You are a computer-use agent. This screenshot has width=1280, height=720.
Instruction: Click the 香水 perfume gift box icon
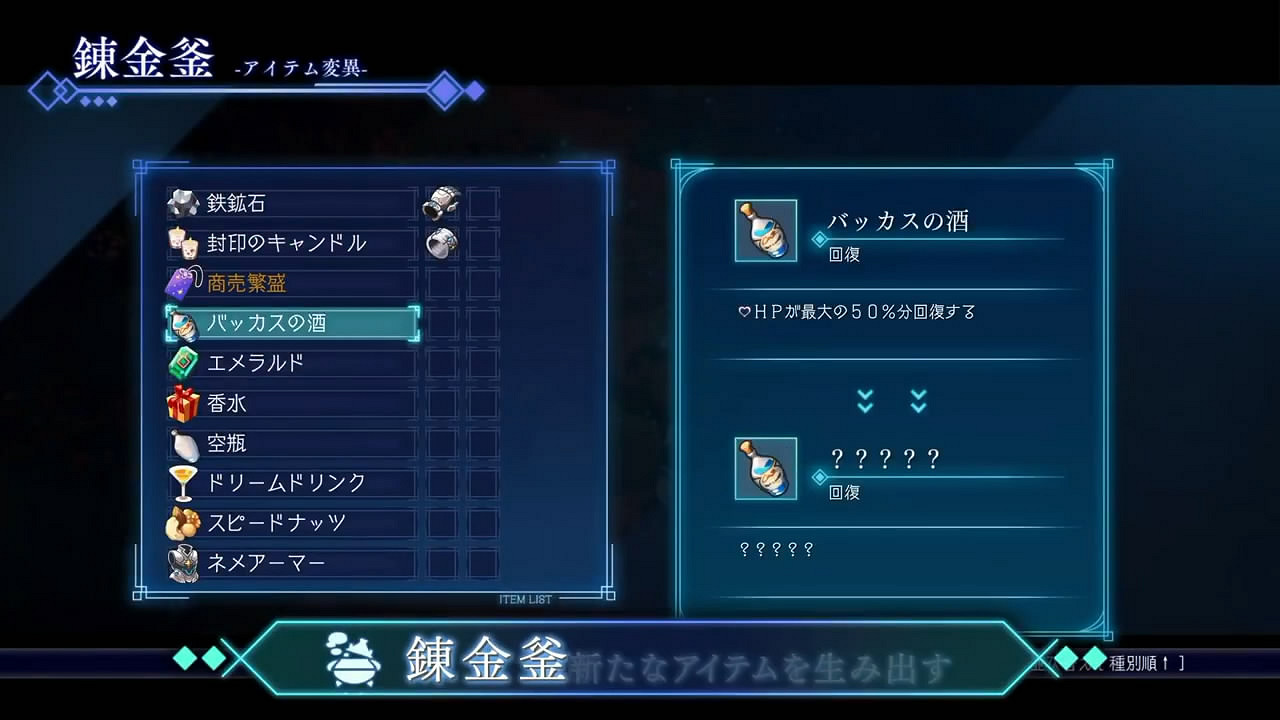[x=181, y=402]
